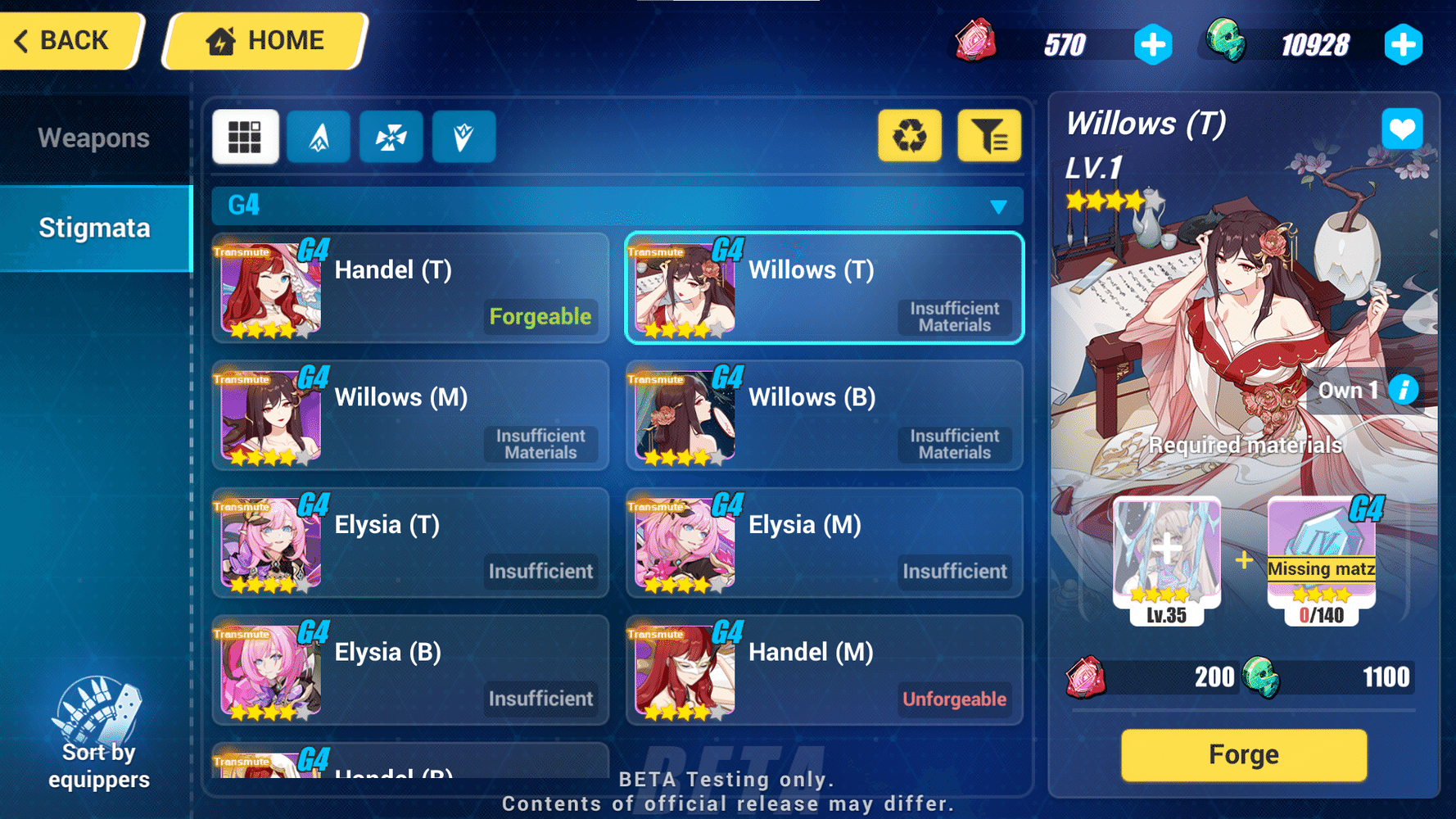
Task: Switch to the Weapons tab
Action: click(x=93, y=138)
